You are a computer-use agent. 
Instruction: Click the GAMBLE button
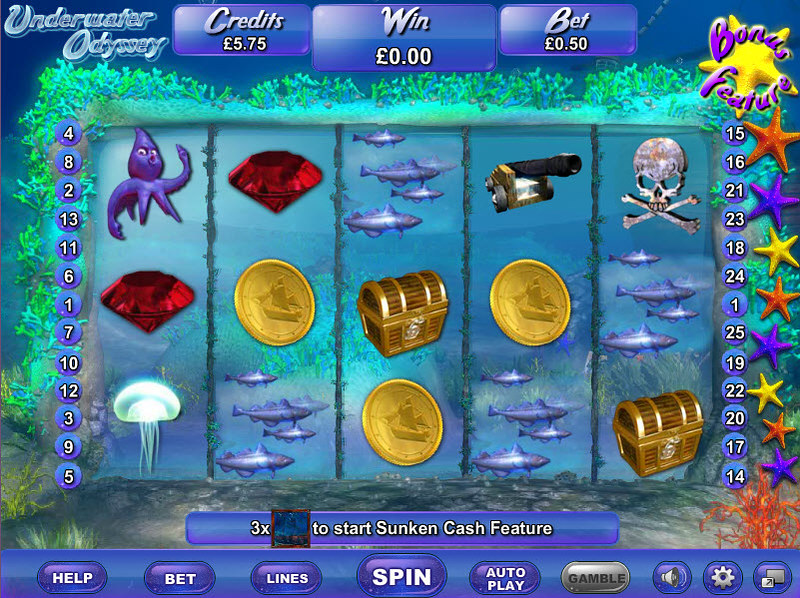[x=596, y=577]
